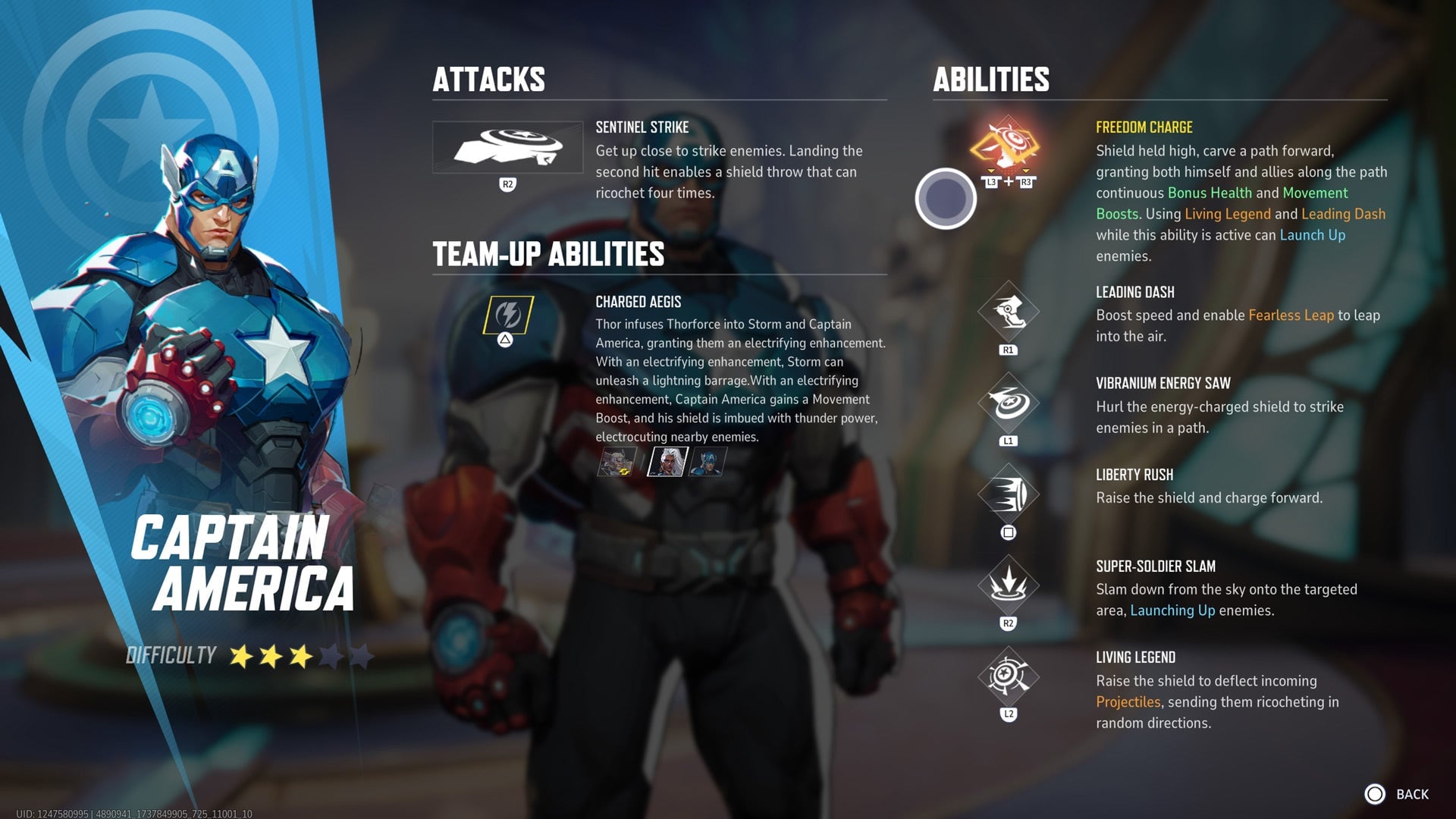Toggle Captain America's team-up portrait
The image size is (1456, 819).
pos(709,461)
